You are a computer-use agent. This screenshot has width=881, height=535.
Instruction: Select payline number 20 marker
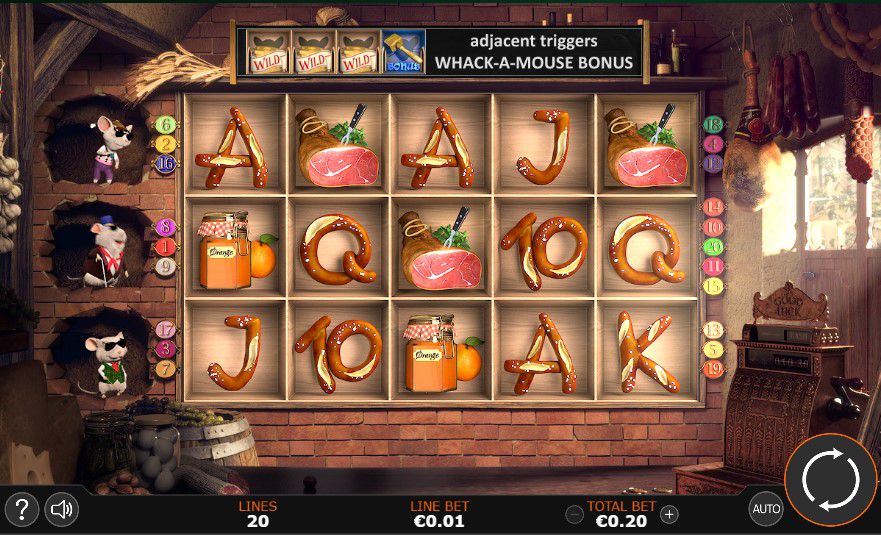(x=713, y=246)
